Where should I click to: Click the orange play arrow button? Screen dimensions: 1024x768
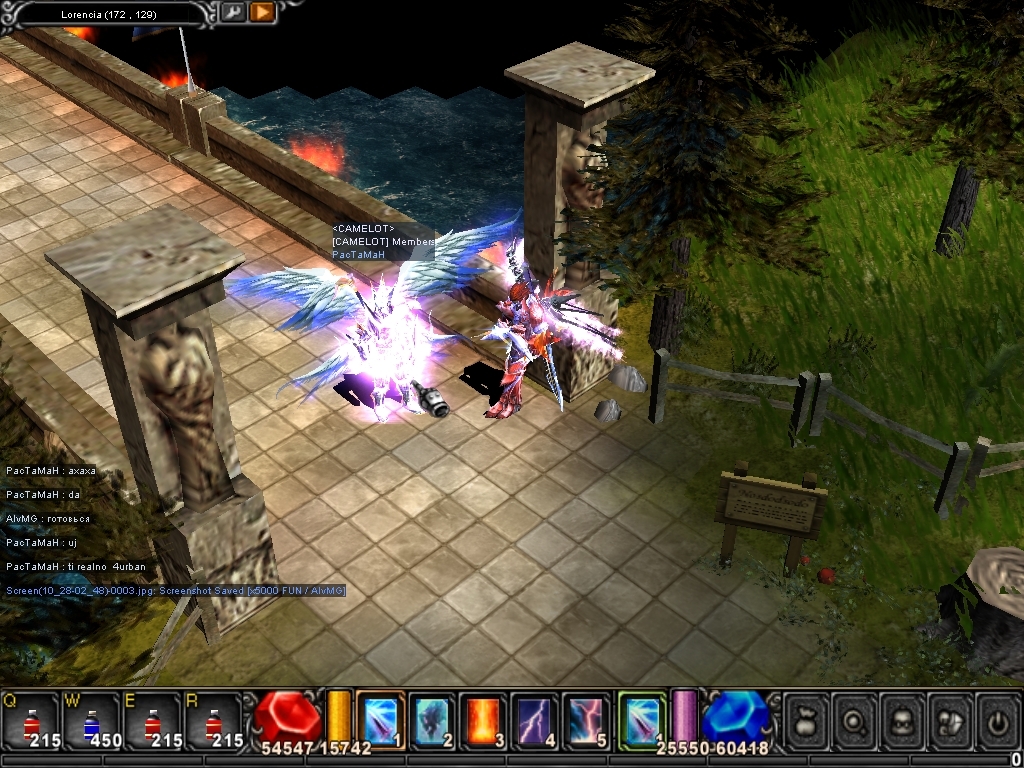[x=262, y=13]
